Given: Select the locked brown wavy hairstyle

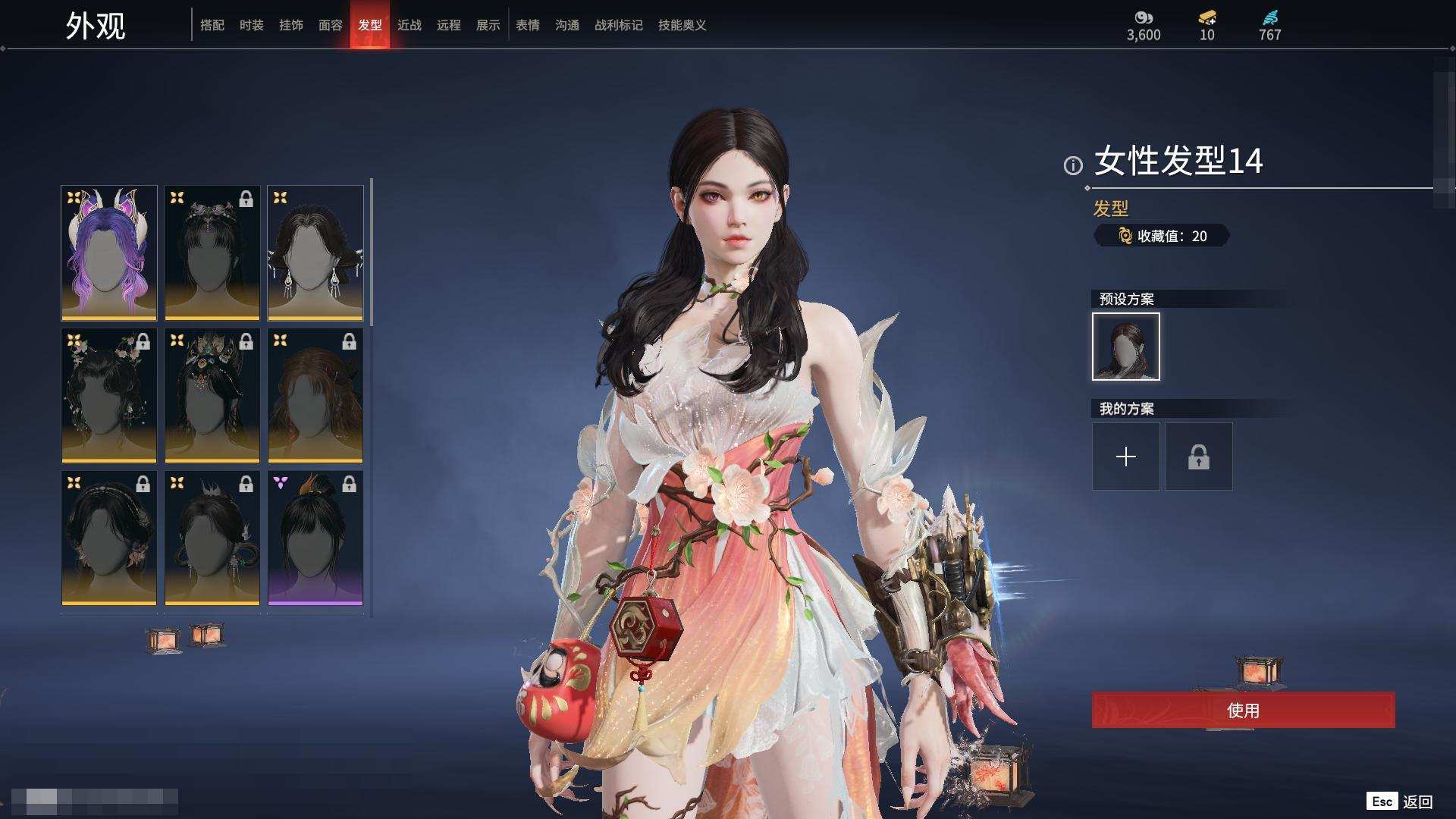Looking at the screenshot, I should (315, 395).
